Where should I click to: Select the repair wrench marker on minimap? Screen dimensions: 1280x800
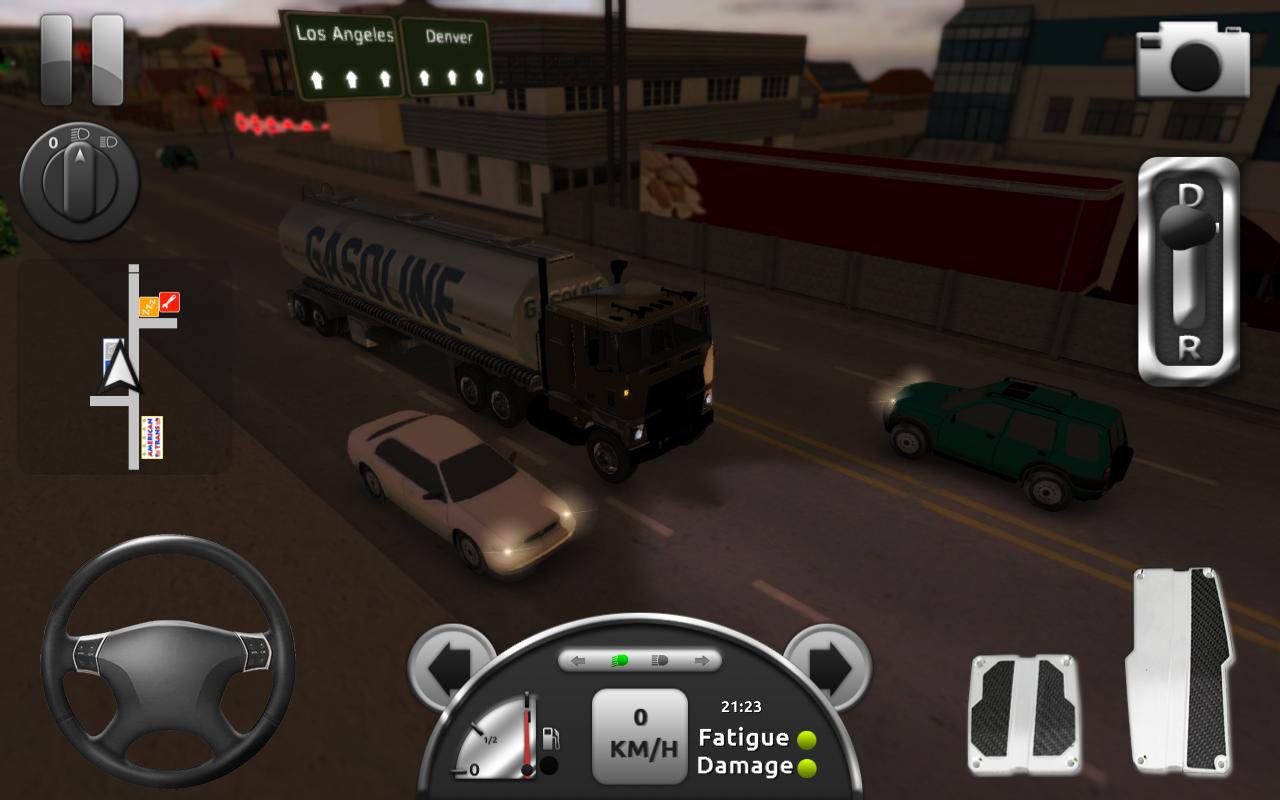point(170,300)
